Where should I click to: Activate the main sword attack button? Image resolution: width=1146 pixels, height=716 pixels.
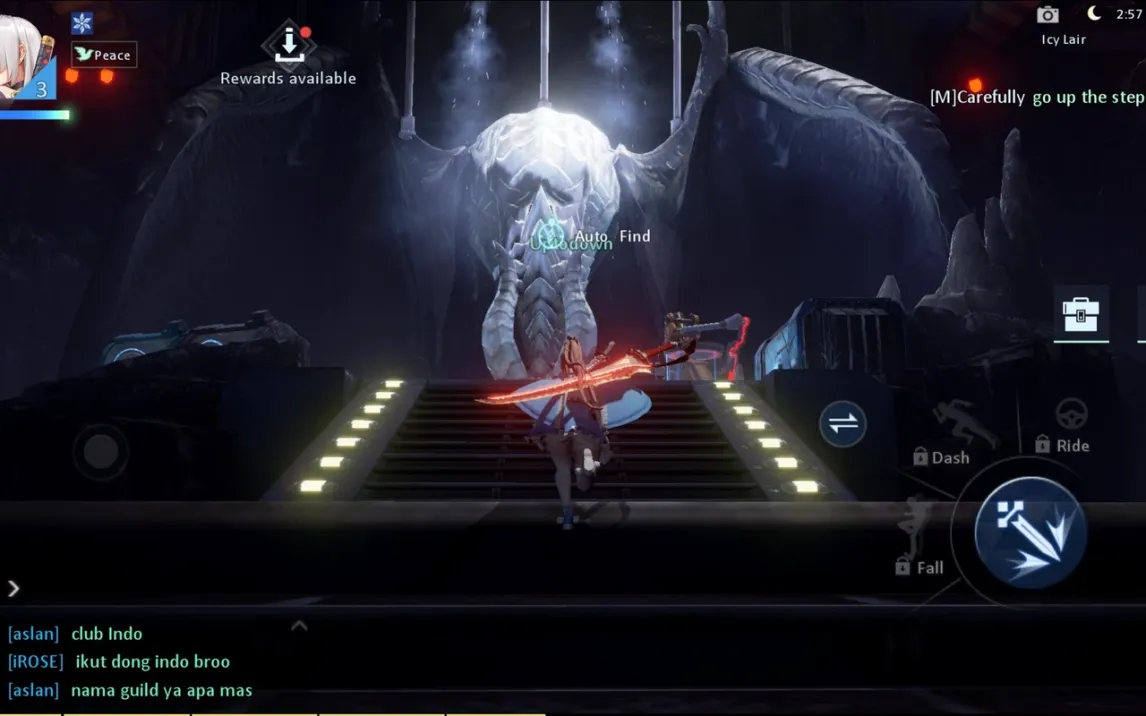click(x=1030, y=531)
